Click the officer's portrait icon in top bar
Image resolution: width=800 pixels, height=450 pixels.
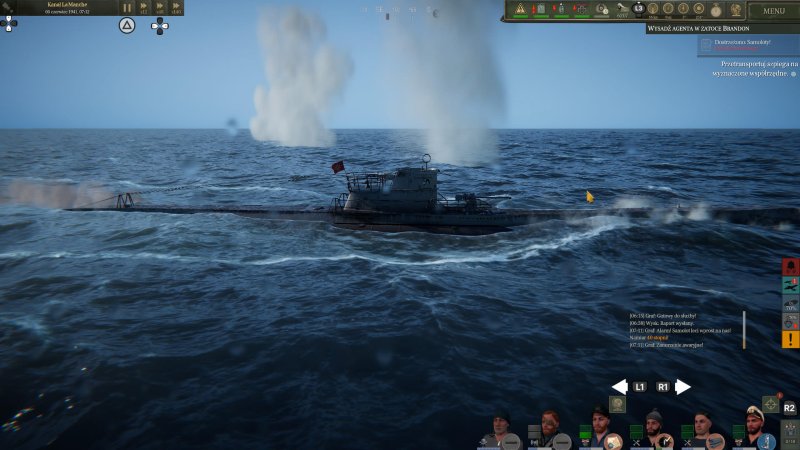[735, 10]
